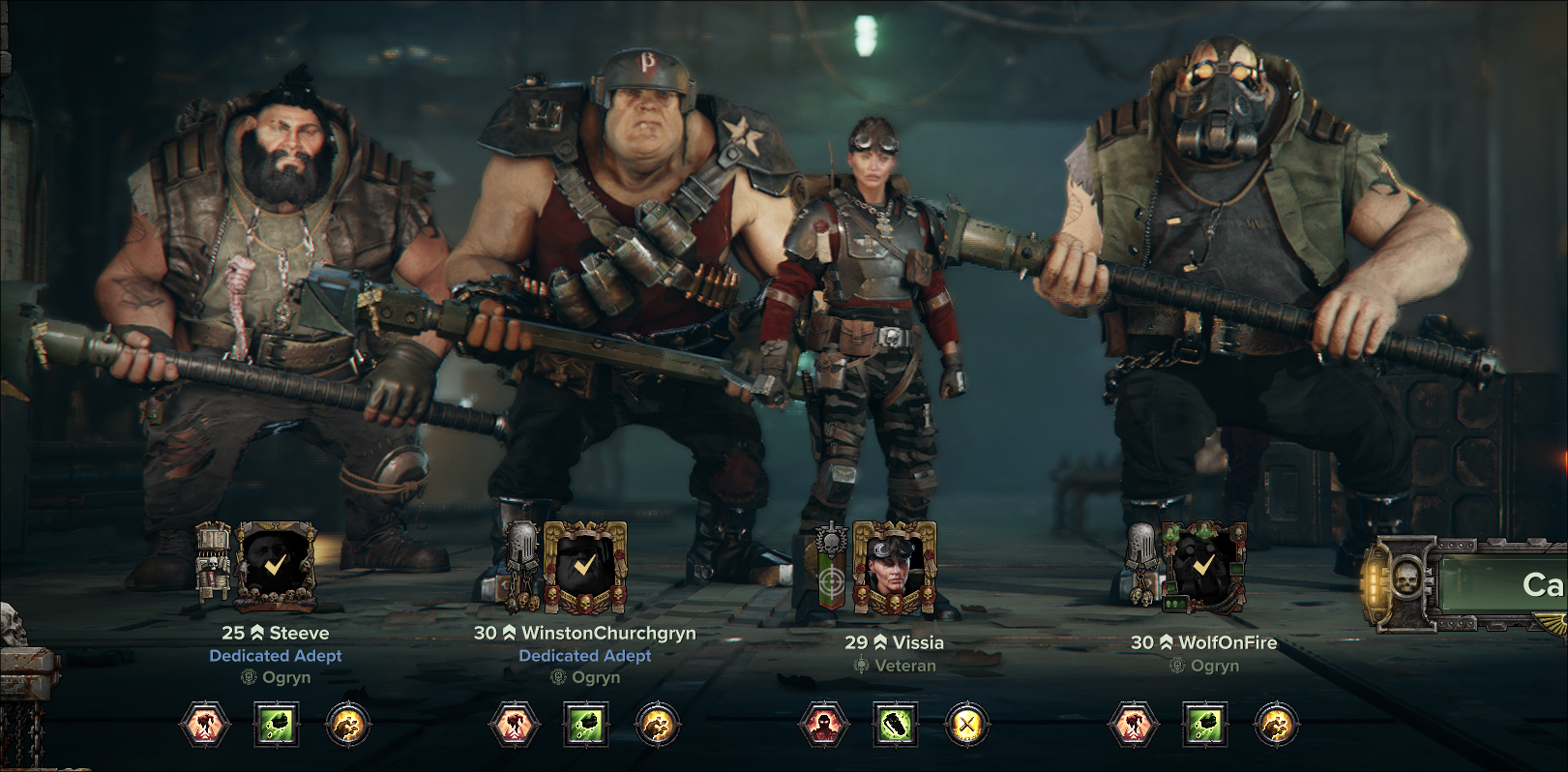Screen dimensions: 1568x772
Task: Inspect Steeve's green rock blitz icon
Action: [x=277, y=725]
